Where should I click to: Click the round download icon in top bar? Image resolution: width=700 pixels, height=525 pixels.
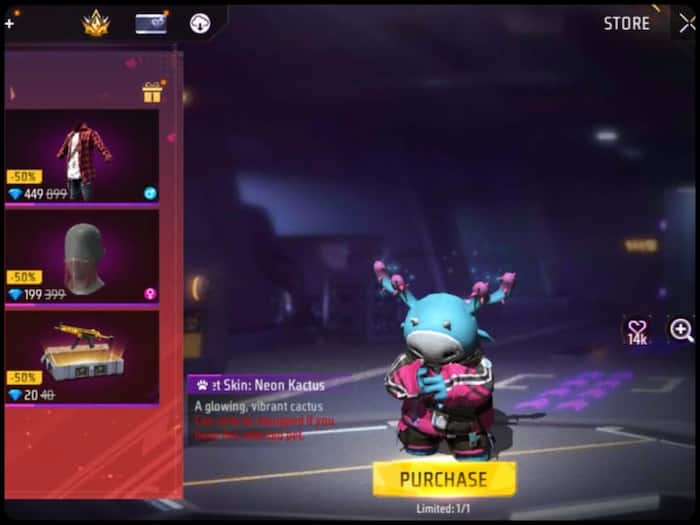click(x=199, y=24)
